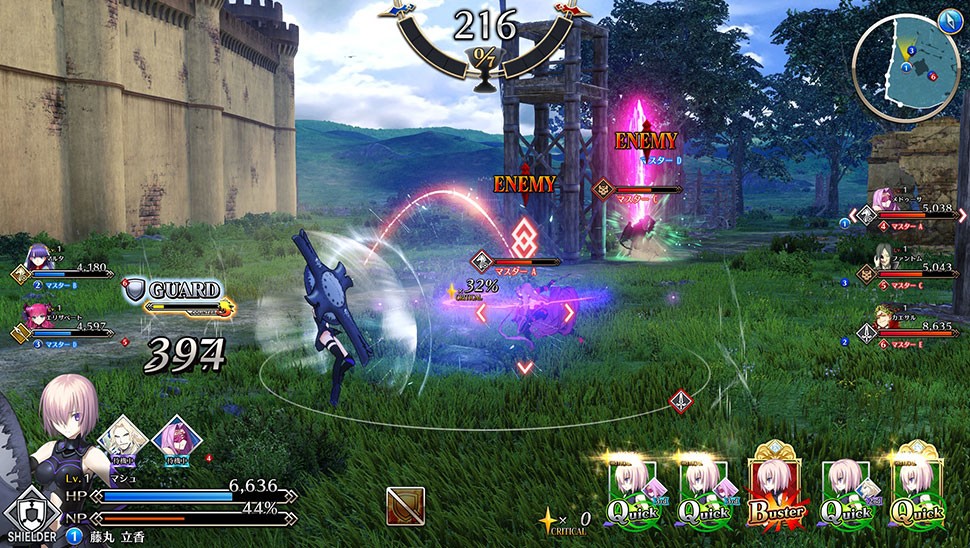The image size is (970, 548).
Task: Open the circular minimap
Action: [904, 66]
